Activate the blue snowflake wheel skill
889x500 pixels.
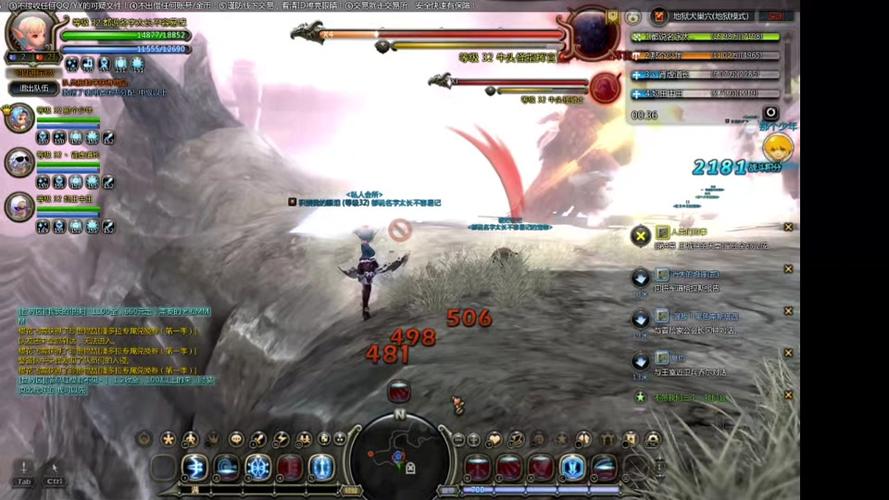[x=259, y=467]
